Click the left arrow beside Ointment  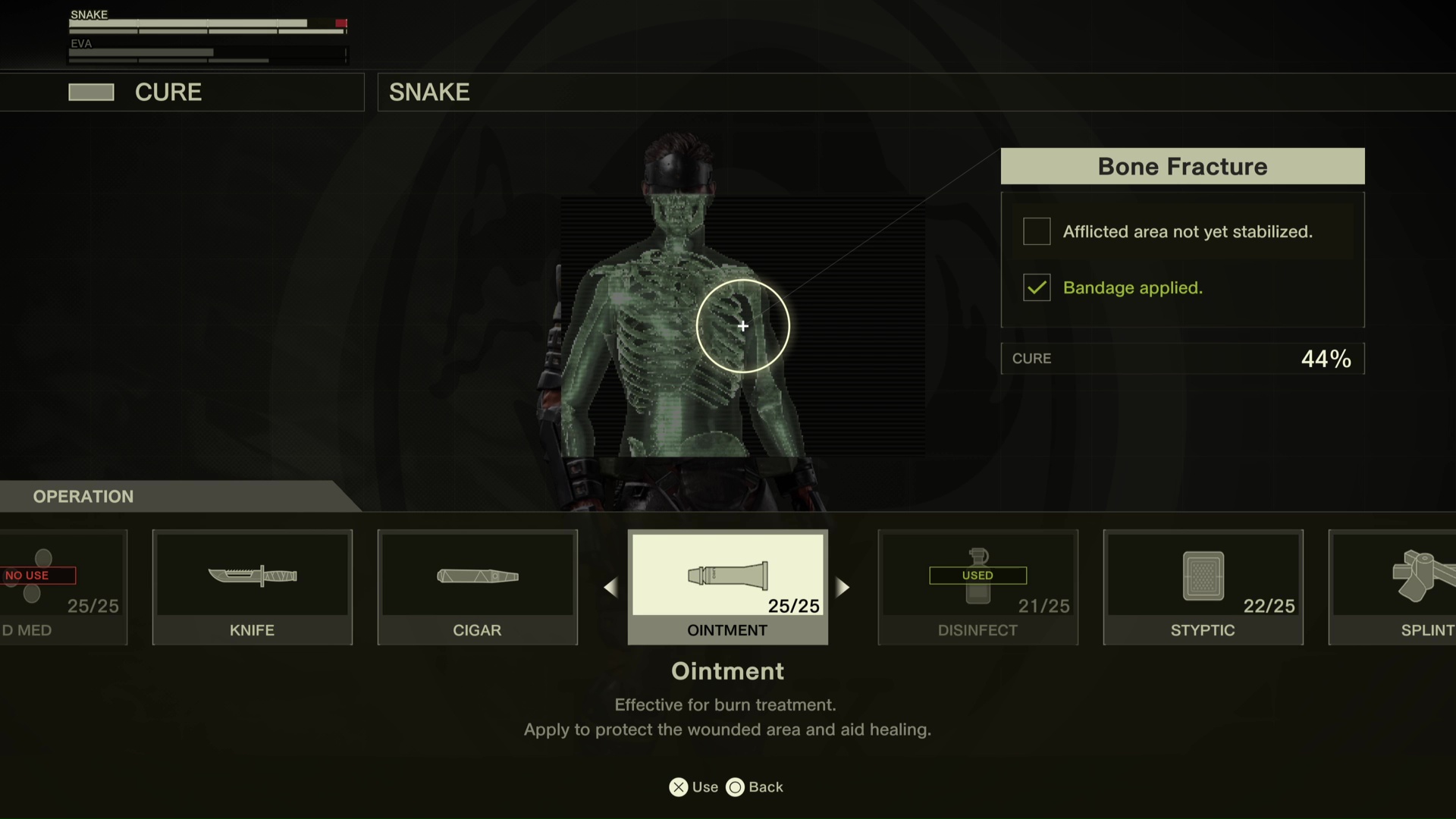[610, 587]
